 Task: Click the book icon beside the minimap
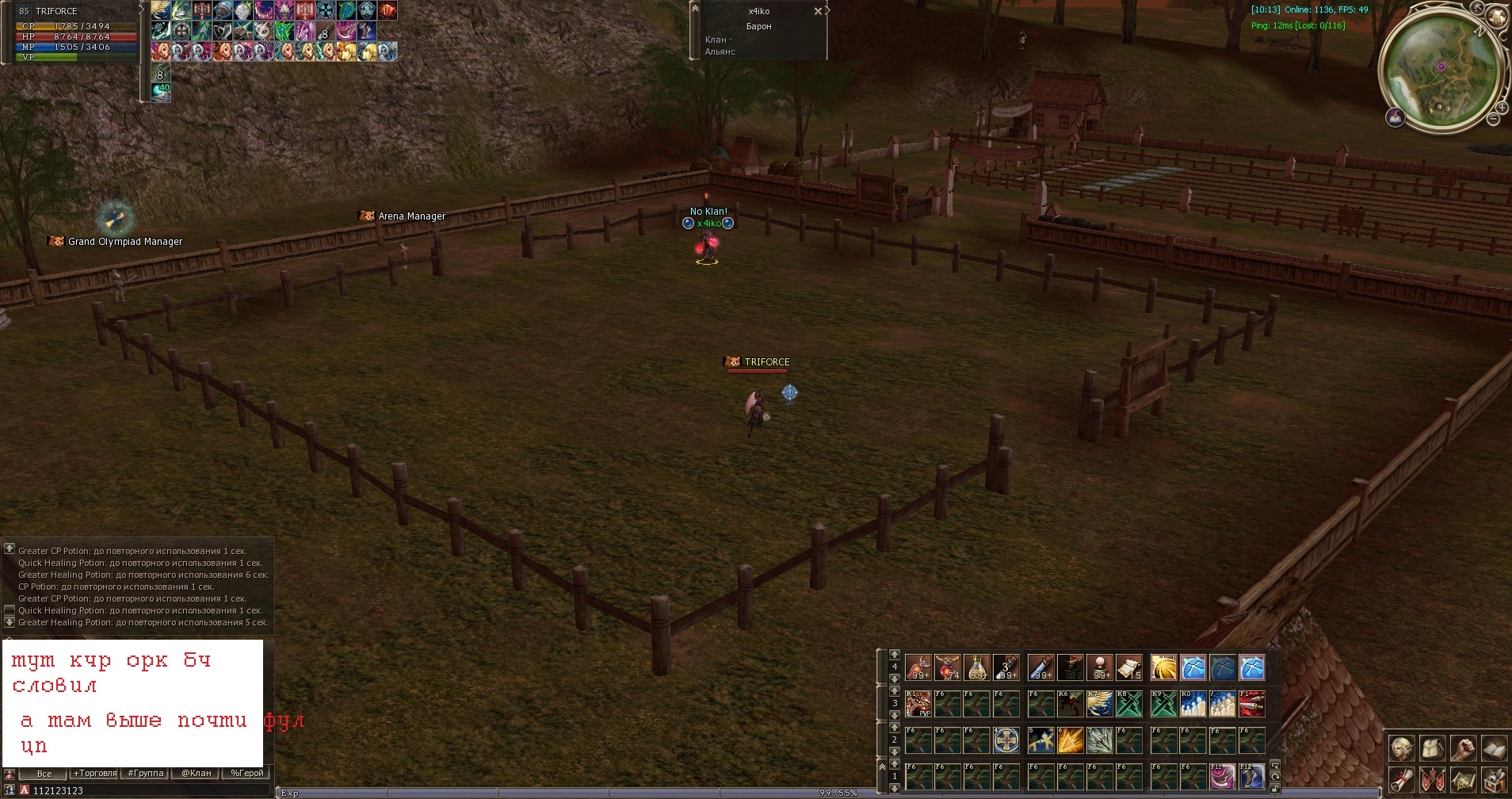pyautogui.click(x=1395, y=118)
